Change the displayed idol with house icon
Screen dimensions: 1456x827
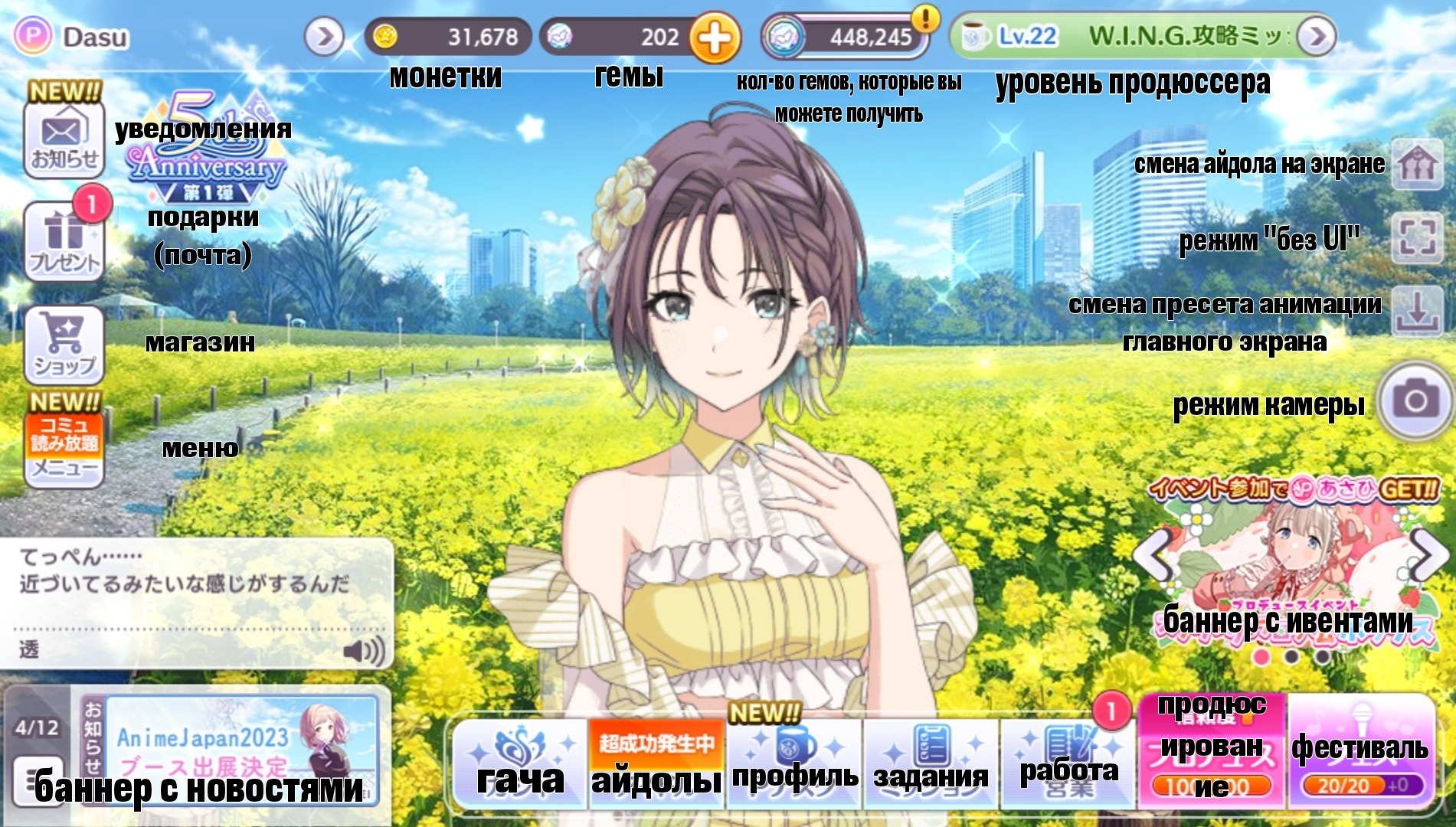1417,163
